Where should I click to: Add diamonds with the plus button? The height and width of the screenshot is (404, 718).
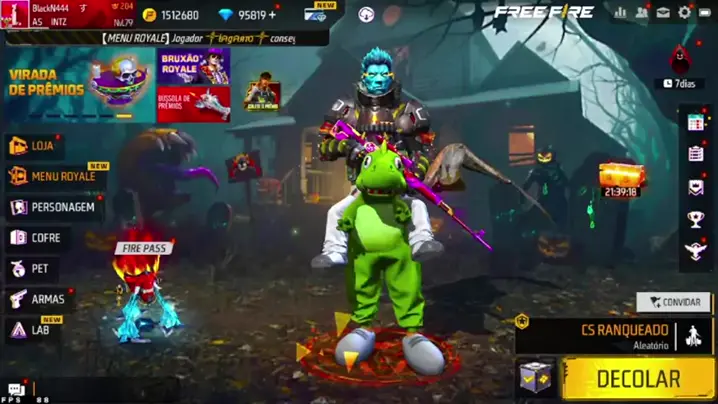click(273, 15)
